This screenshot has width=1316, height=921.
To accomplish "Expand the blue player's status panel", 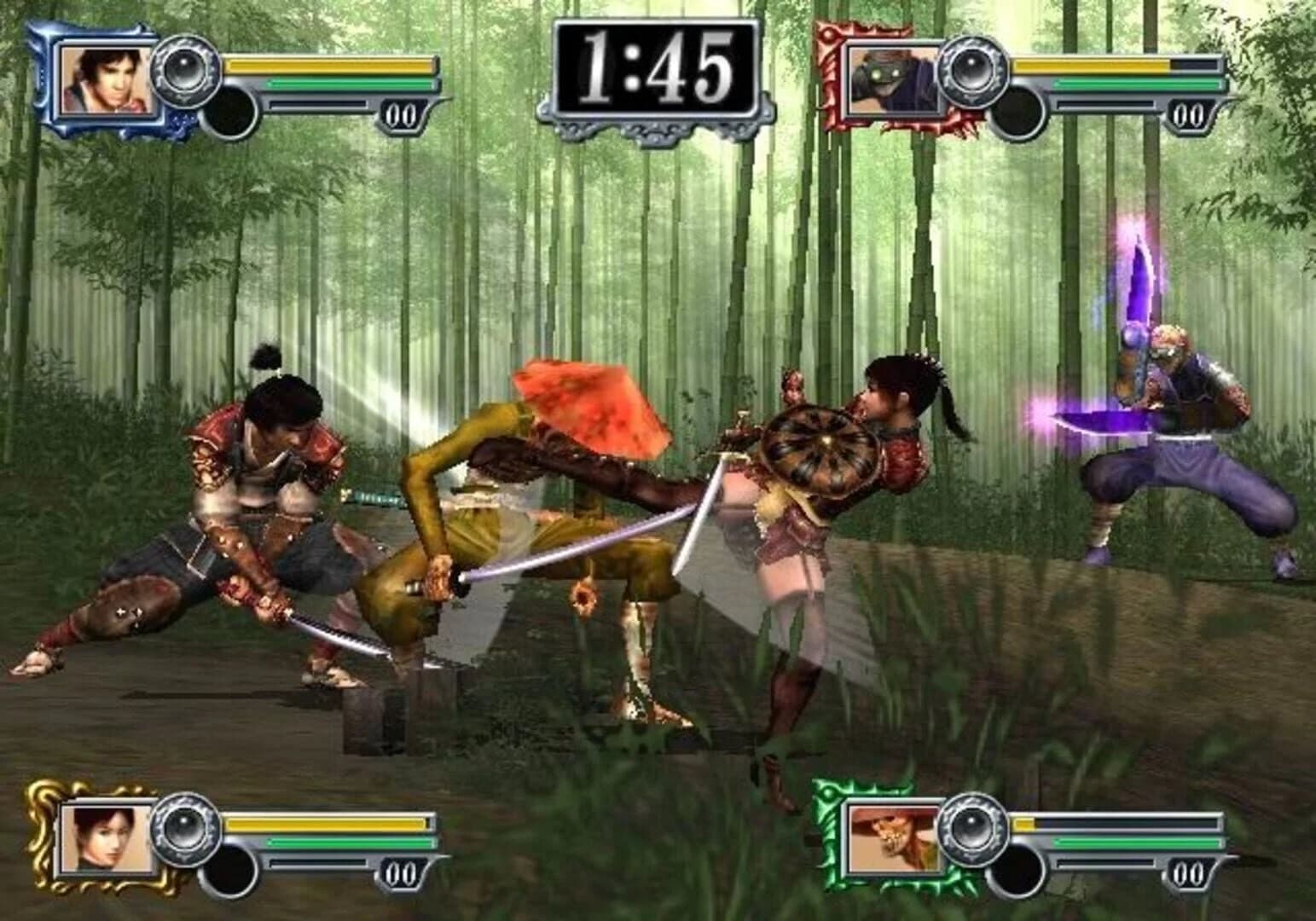I will [230, 81].
